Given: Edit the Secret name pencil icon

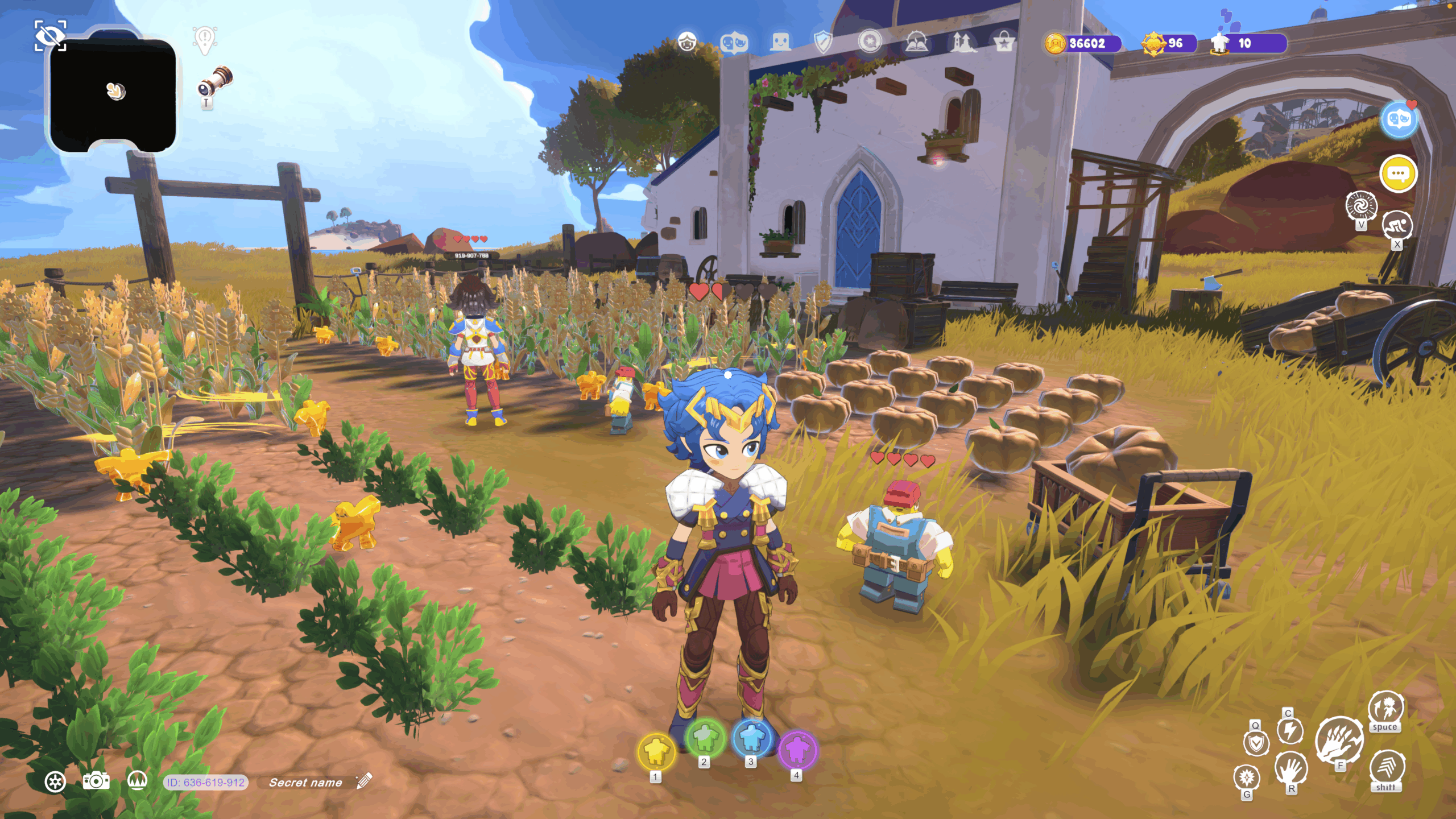Looking at the screenshot, I should click(x=364, y=781).
